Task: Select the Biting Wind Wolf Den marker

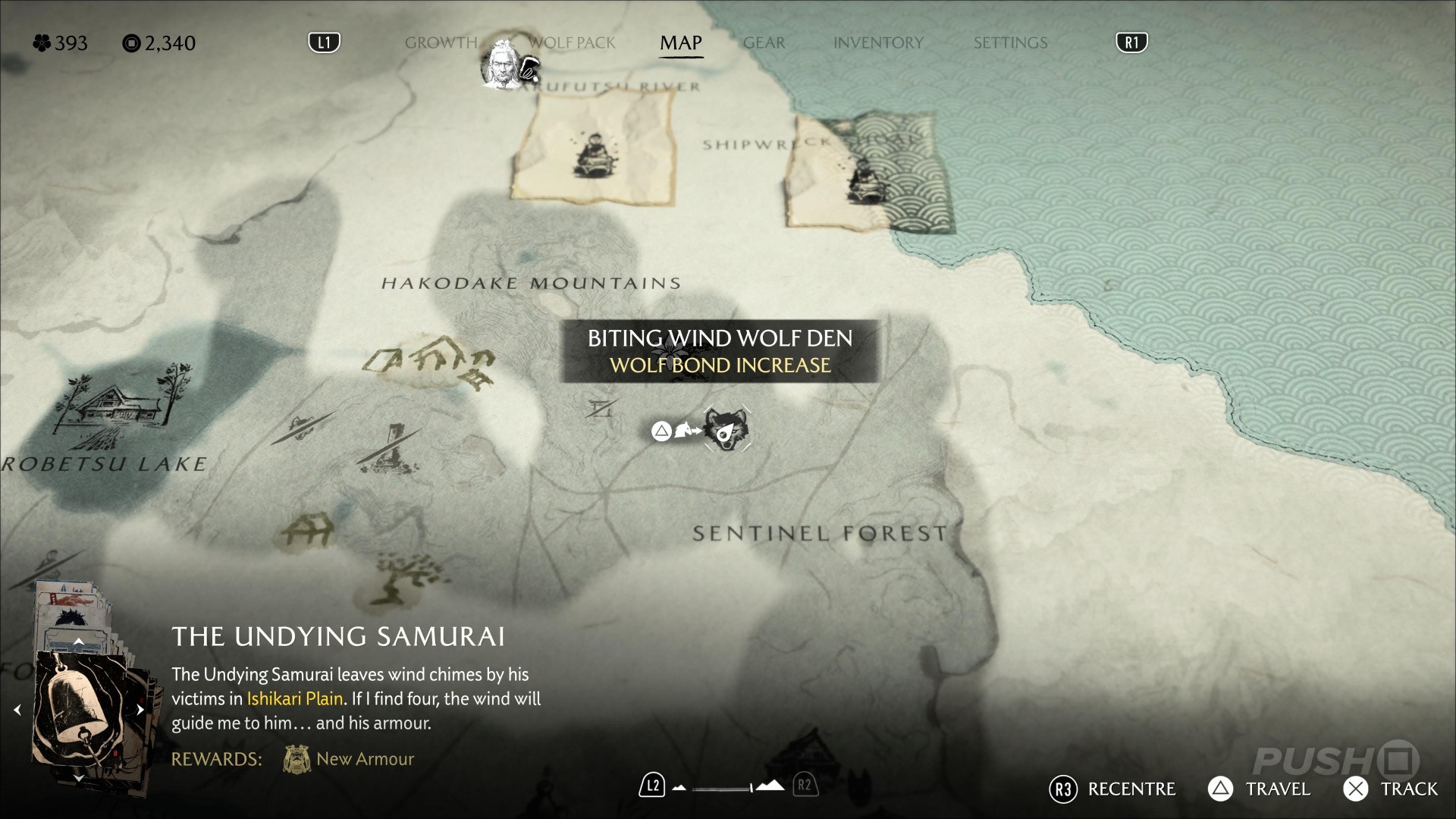Action: (726, 430)
